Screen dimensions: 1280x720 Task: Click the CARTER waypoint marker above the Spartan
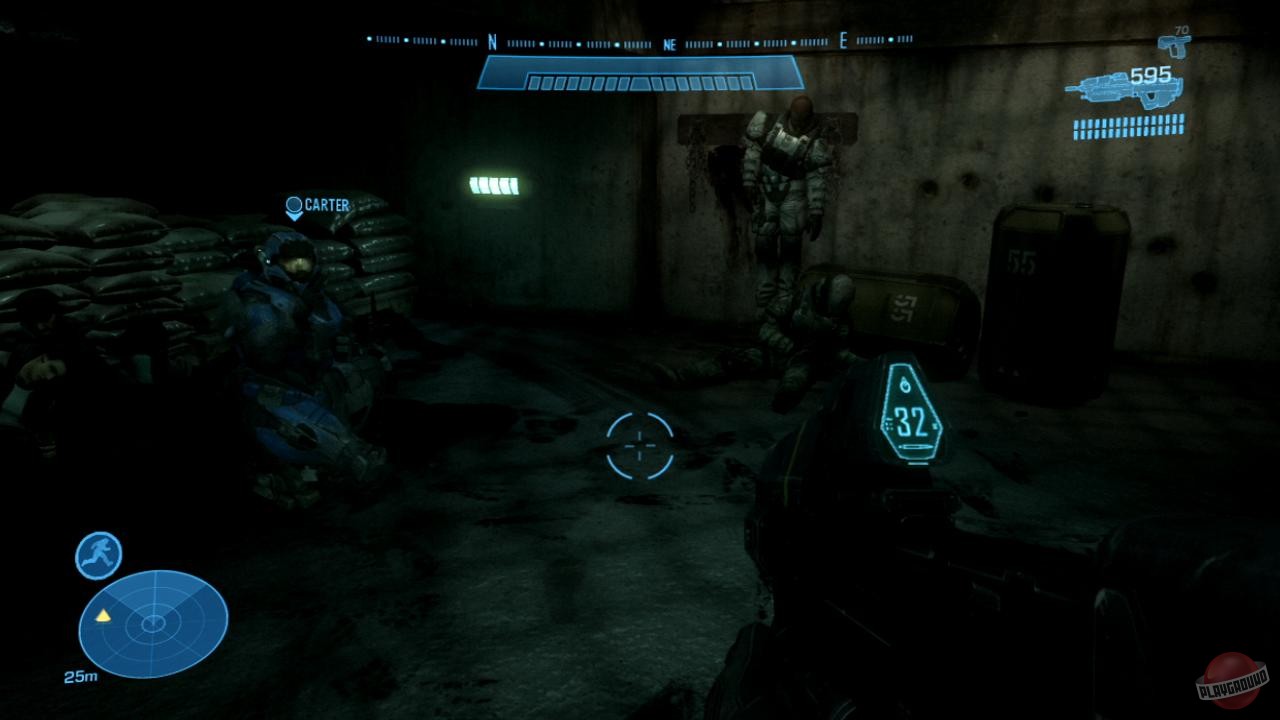pyautogui.click(x=295, y=206)
